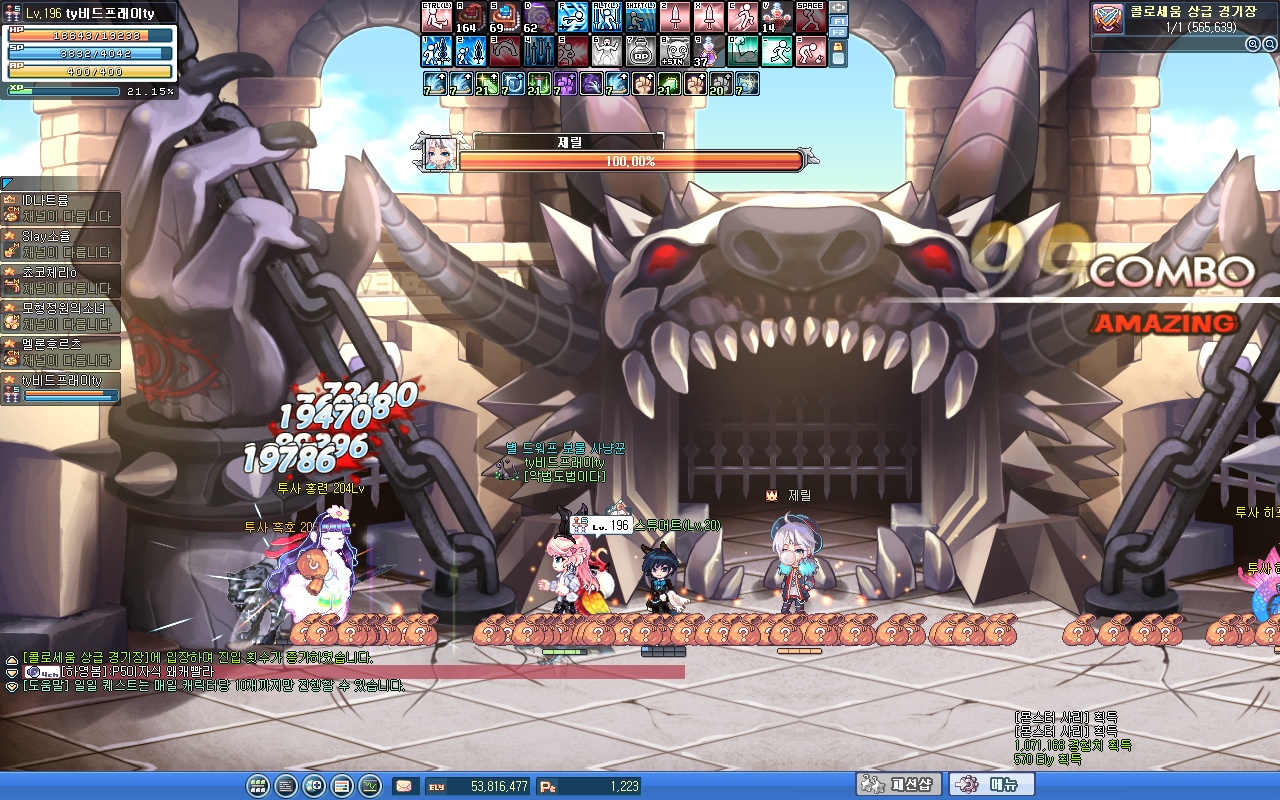
Task: Open the chart monitor icon in bottom bar
Action: pos(370,786)
